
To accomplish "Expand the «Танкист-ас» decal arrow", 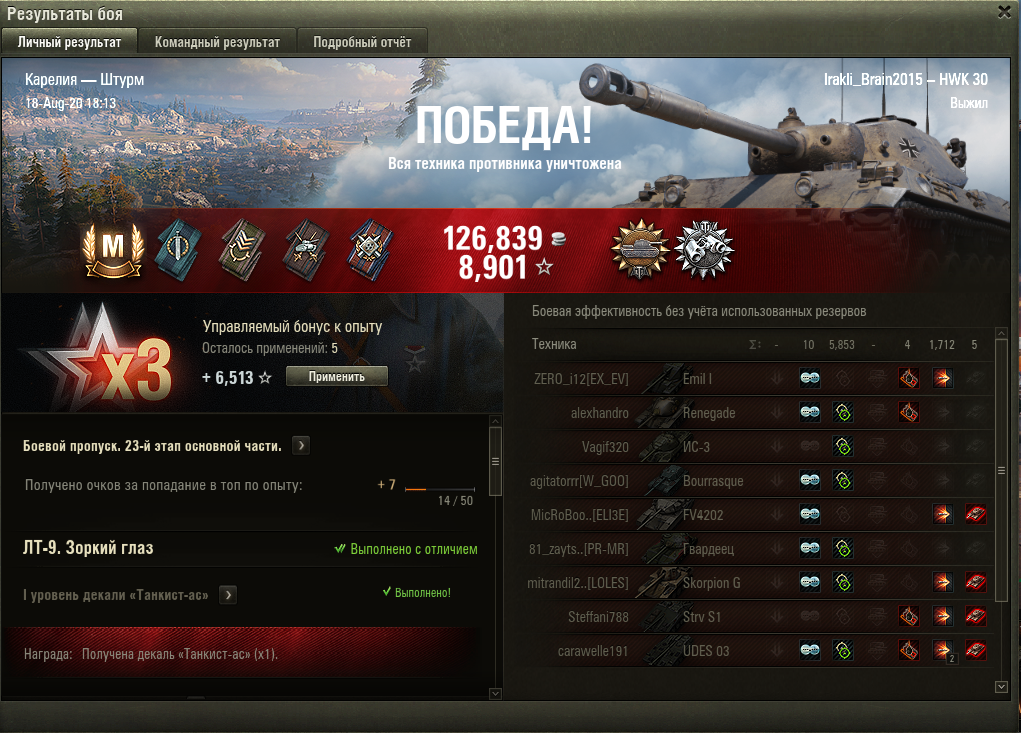I will pos(228,595).
